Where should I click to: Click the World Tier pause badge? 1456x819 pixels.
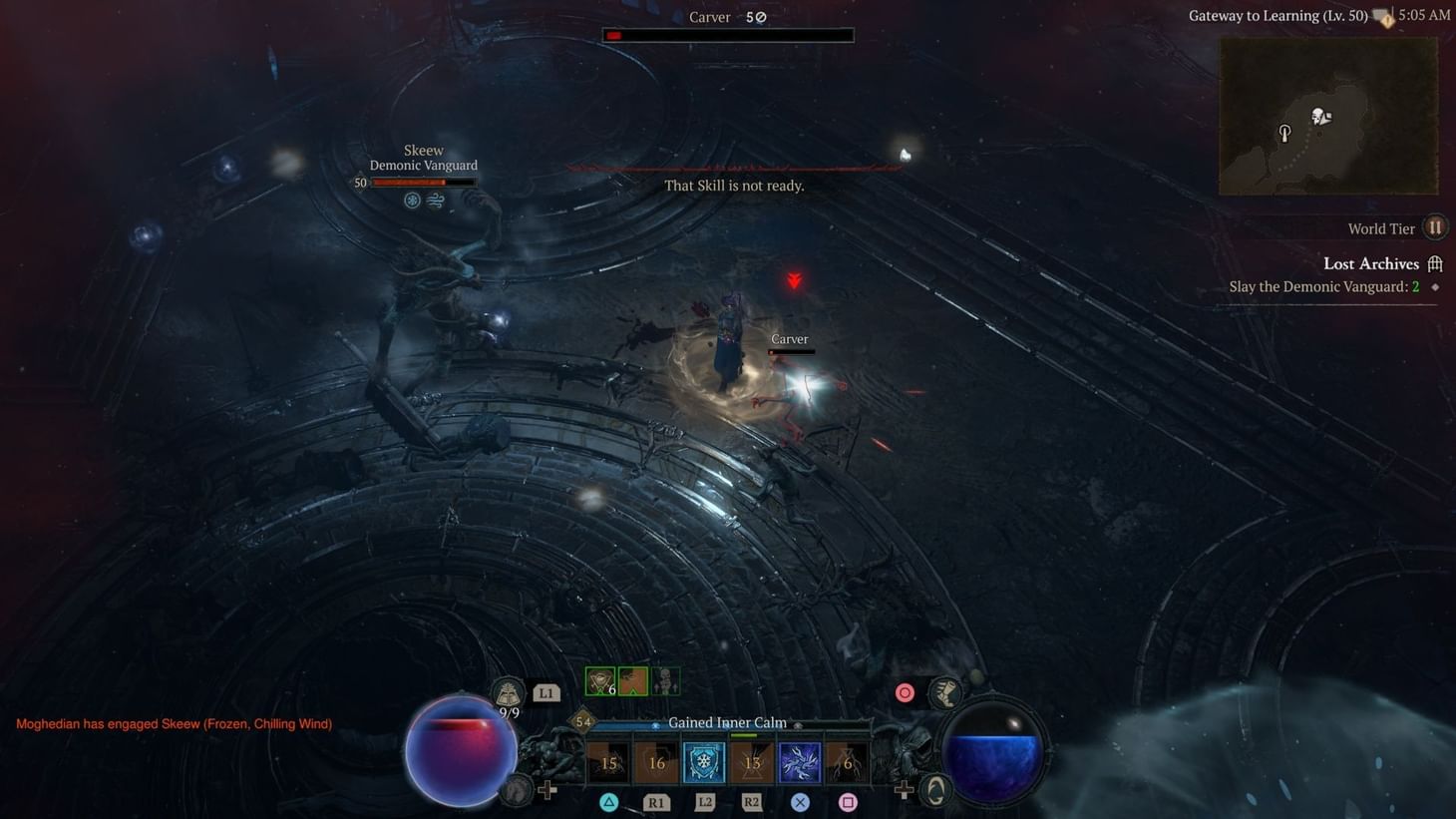1434,227
